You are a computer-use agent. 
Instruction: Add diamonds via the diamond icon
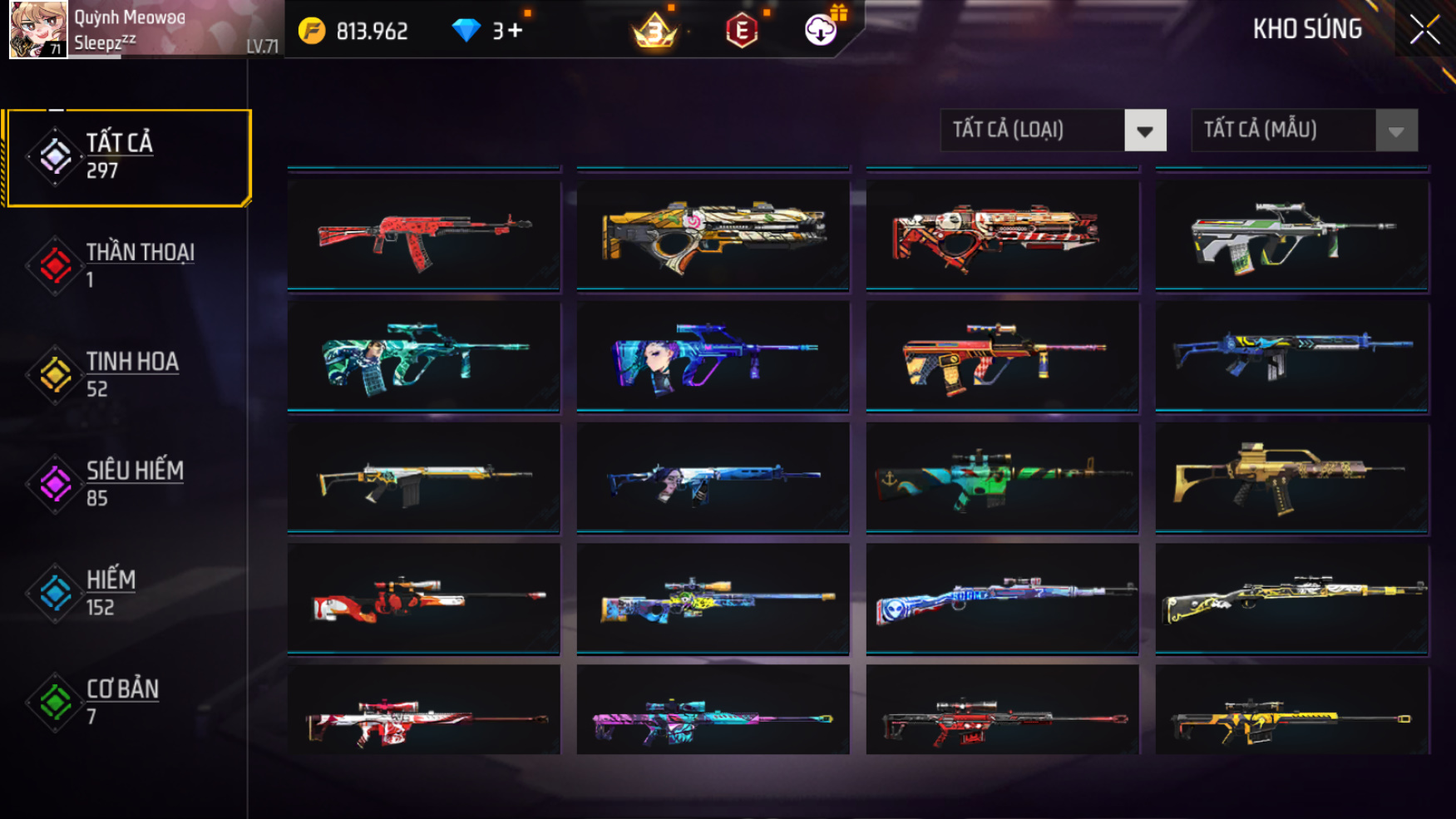466,32
